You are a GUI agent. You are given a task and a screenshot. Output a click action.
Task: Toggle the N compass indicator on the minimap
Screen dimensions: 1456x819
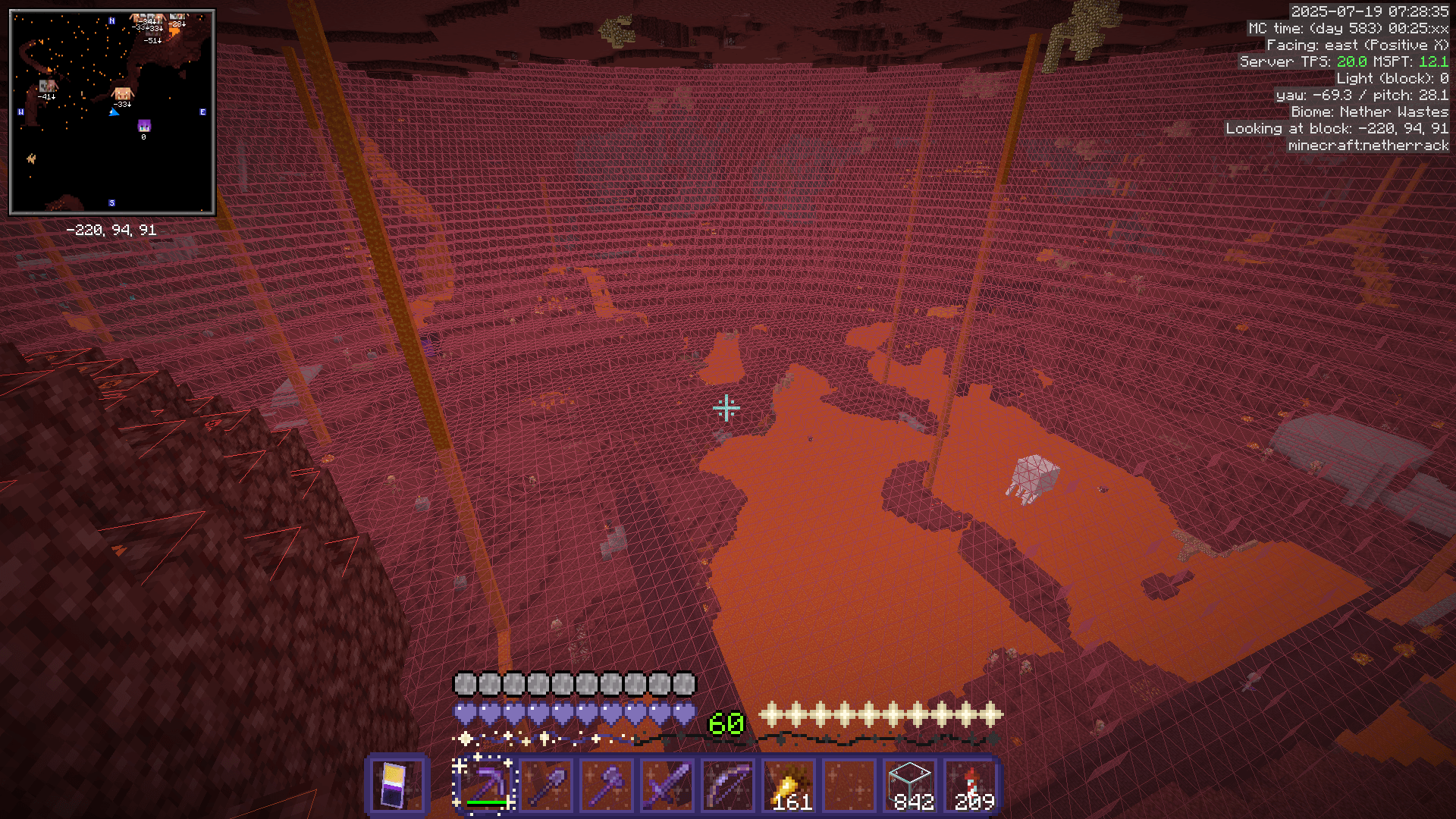click(x=111, y=21)
